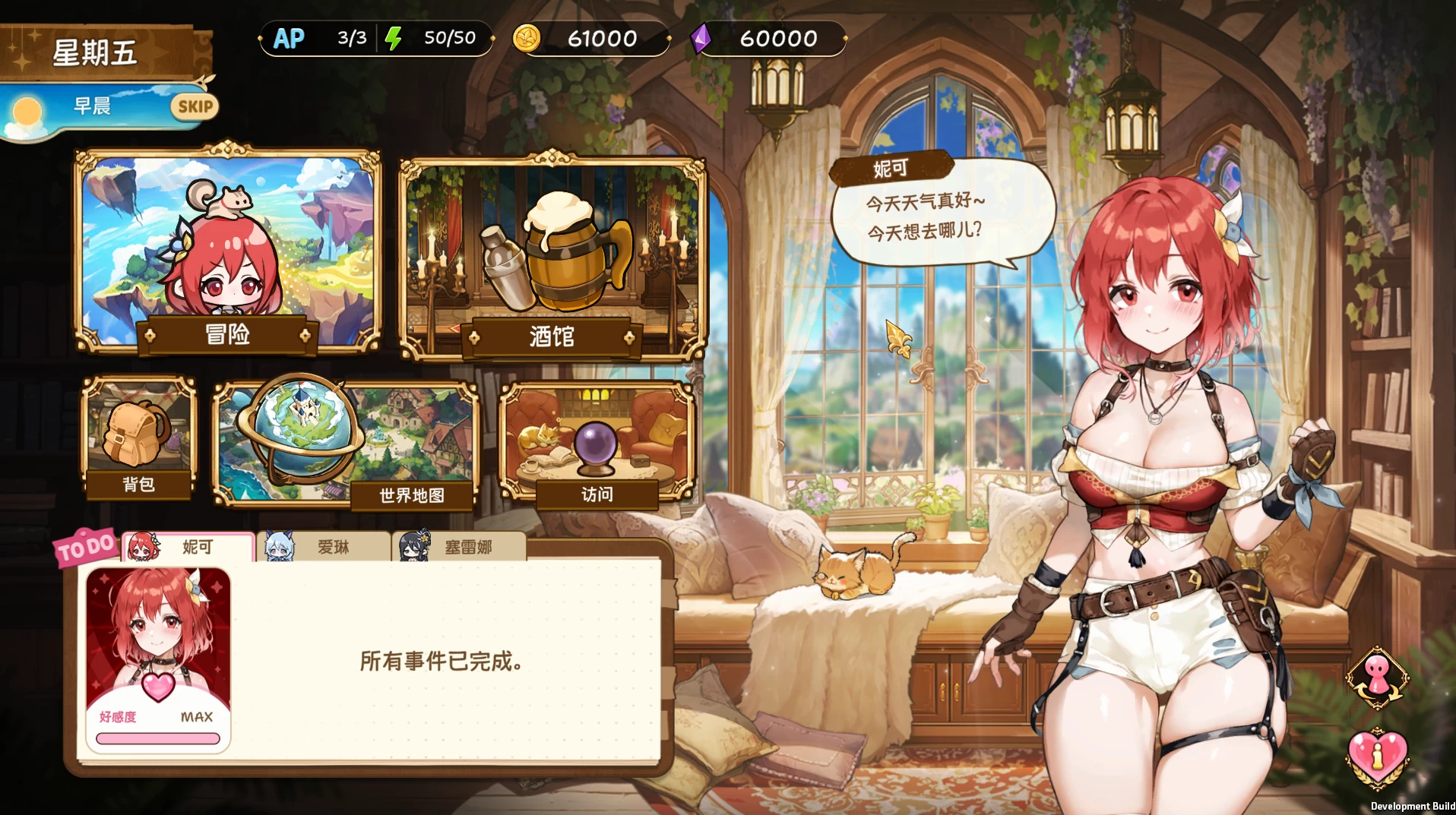Click the 早晨 morning time indicator

click(91, 106)
